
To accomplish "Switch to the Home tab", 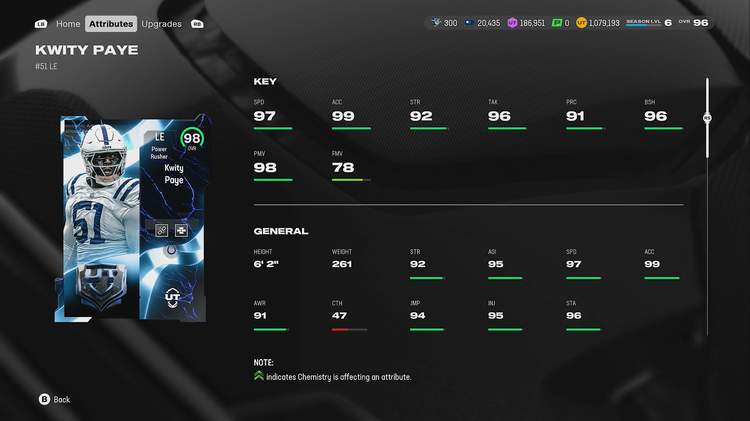I will 68,23.
